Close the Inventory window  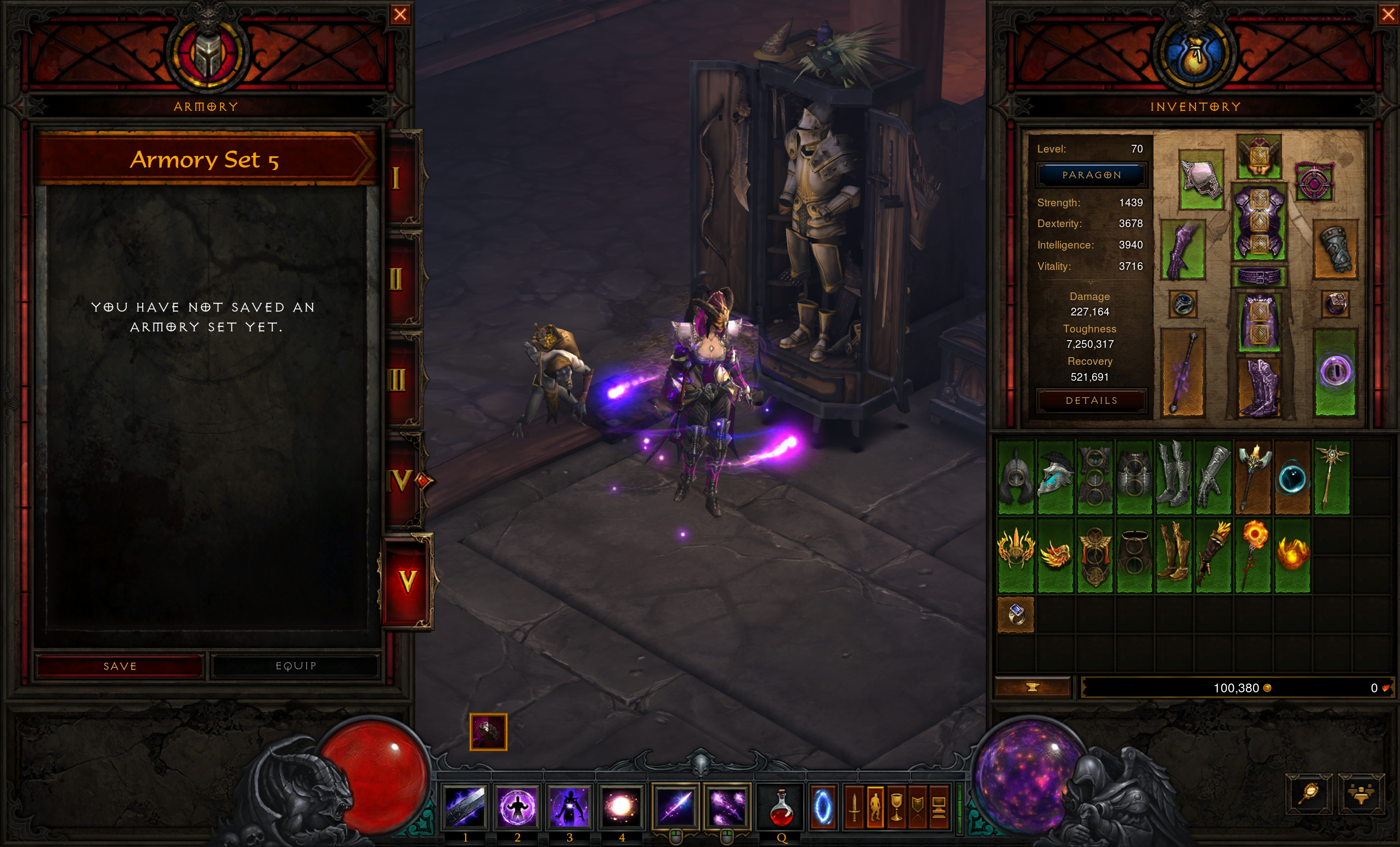click(1388, 14)
